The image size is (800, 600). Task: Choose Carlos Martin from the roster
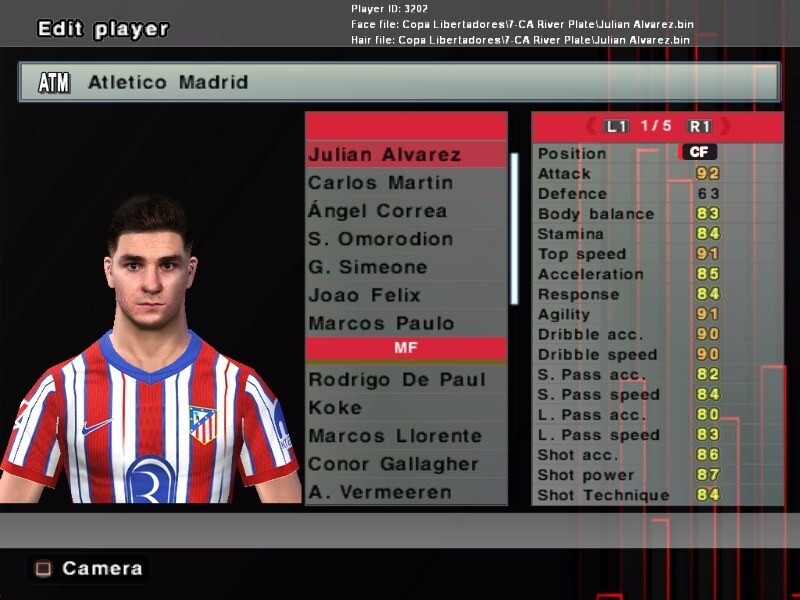[x=380, y=183]
